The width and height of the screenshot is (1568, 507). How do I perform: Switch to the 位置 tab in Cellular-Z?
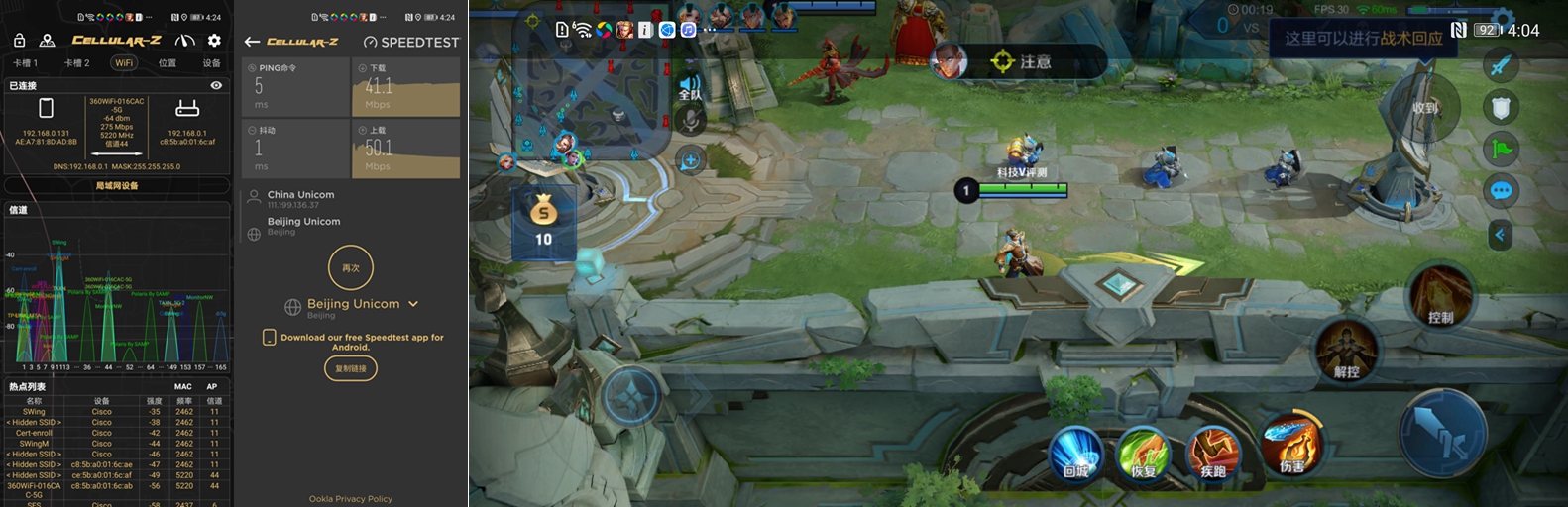(168, 63)
